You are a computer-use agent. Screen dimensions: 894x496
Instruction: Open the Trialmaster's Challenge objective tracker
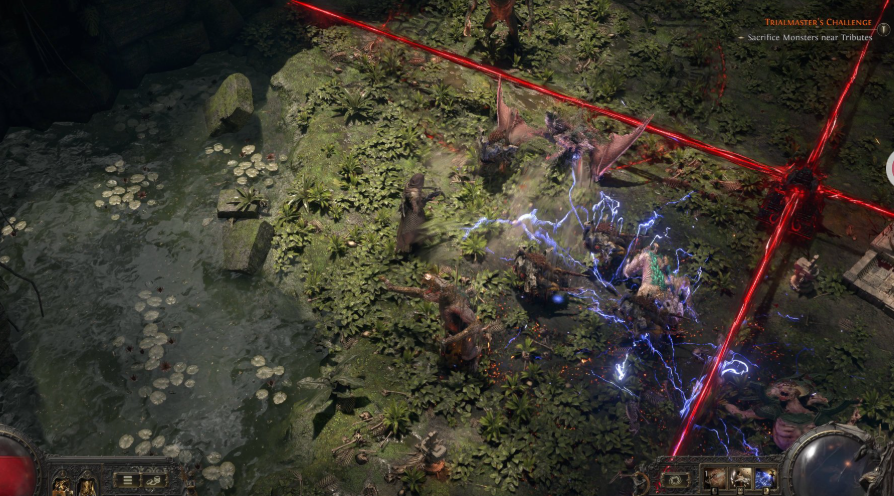[x=818, y=21]
